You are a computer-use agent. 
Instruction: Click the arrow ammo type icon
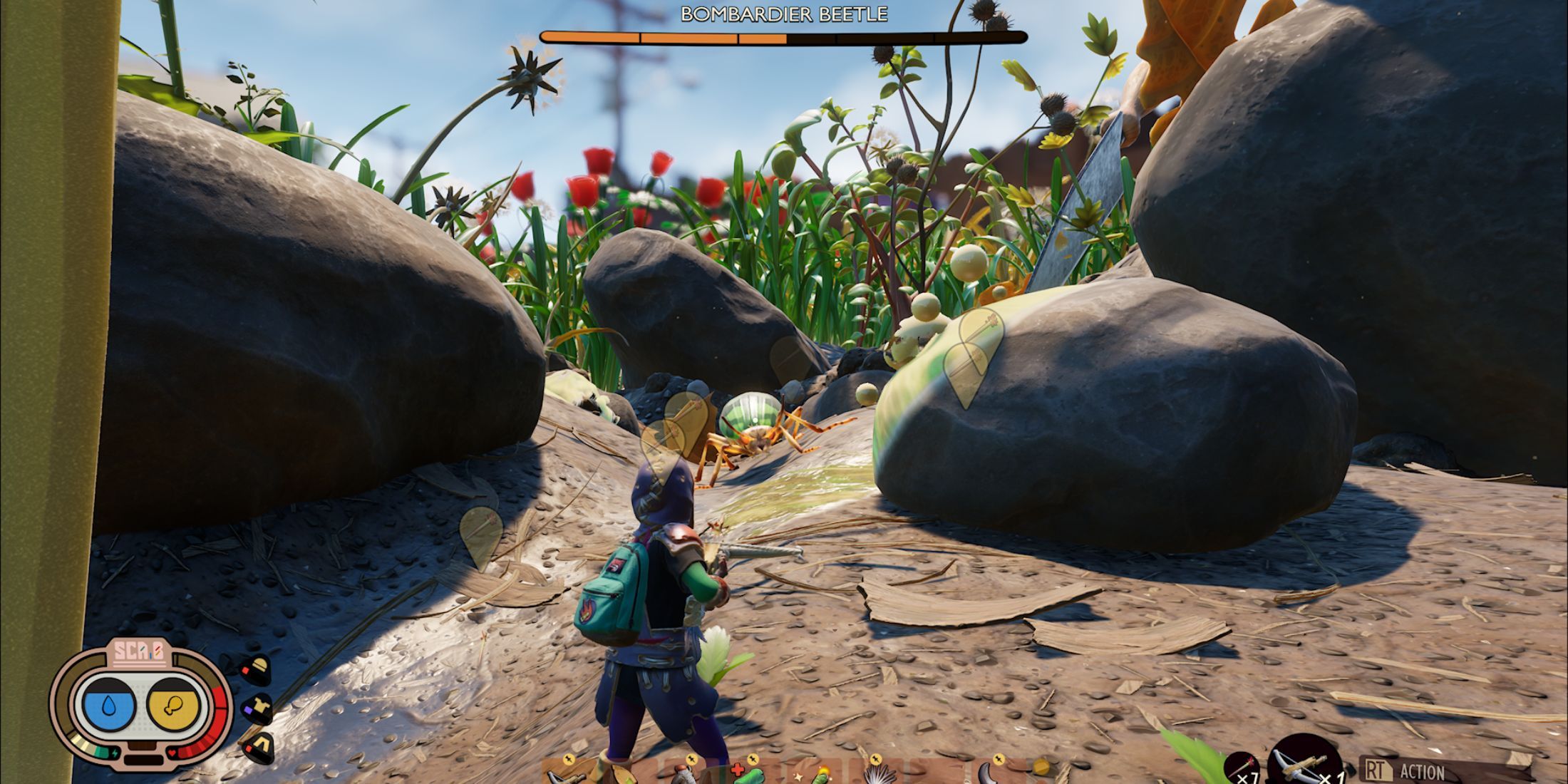pos(1240,768)
